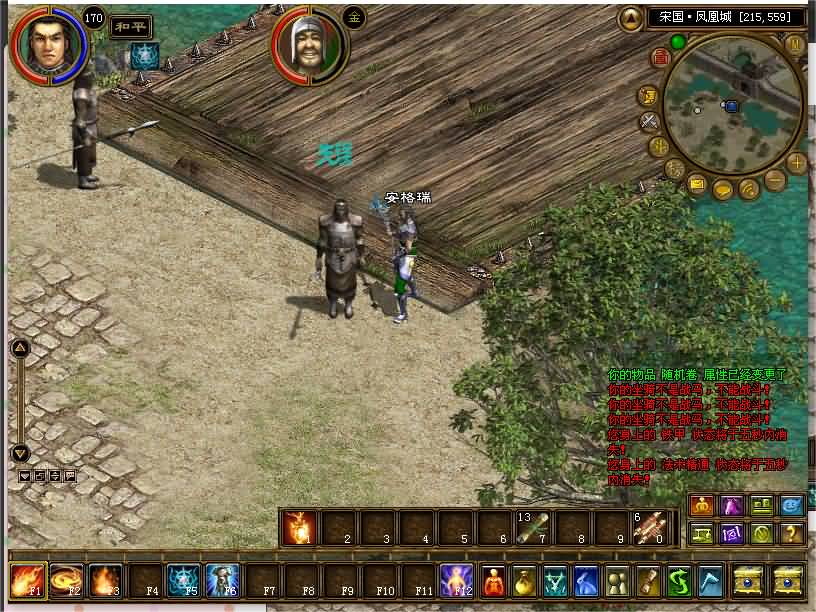Open the question mark help button
Image resolution: width=816 pixels, height=612 pixels.
click(x=791, y=533)
